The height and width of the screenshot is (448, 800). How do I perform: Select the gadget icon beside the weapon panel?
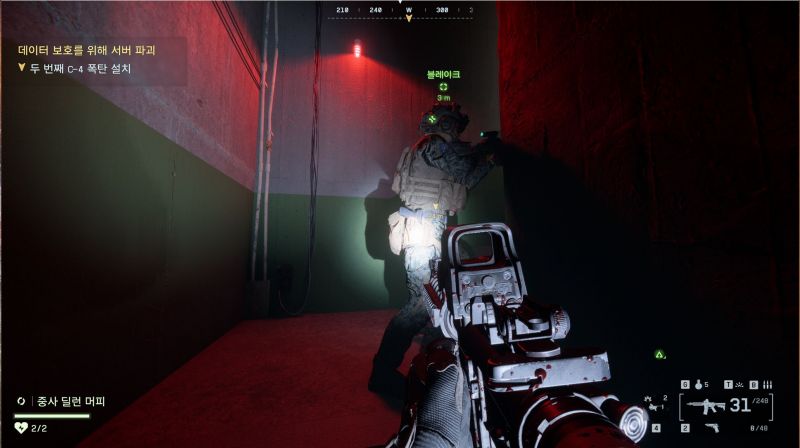(x=653, y=403)
